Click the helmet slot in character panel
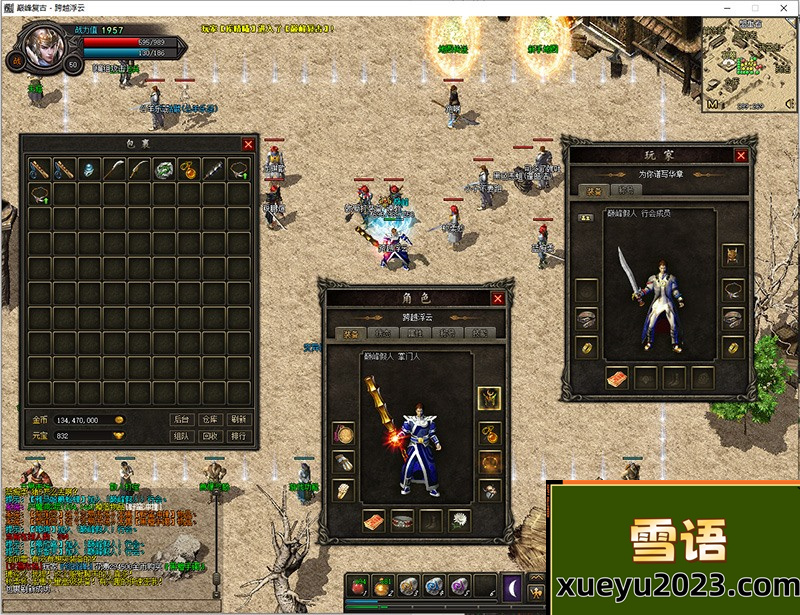 click(x=489, y=398)
